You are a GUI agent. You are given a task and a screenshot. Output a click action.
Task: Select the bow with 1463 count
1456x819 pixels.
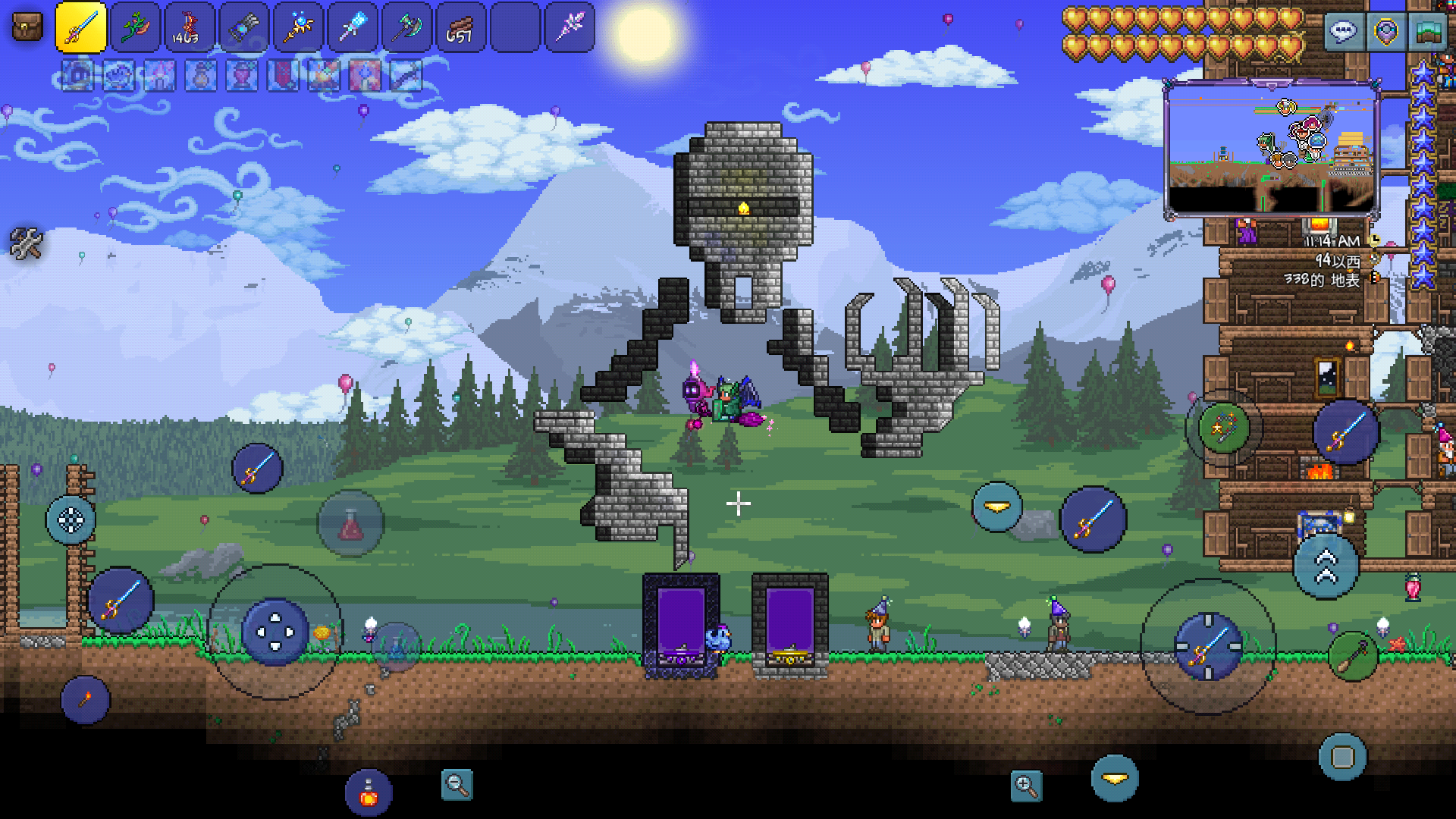pyautogui.click(x=190, y=28)
